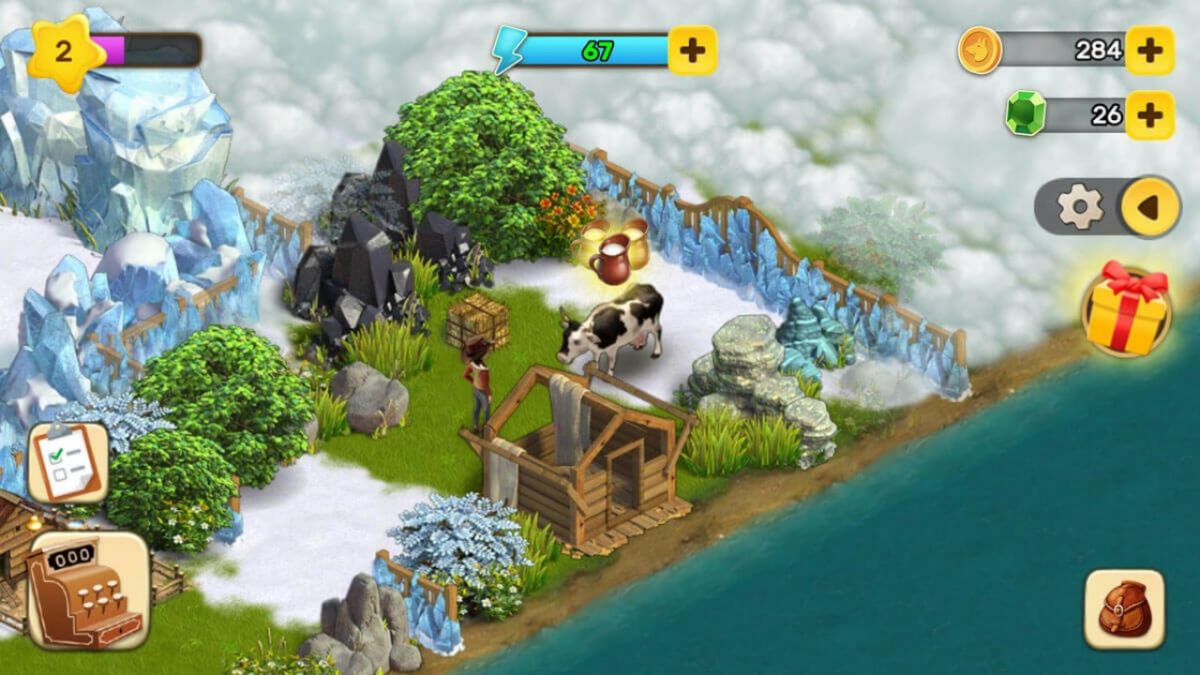The height and width of the screenshot is (675, 1200).
Task: Open the gear settings menu
Action: coord(1080,207)
